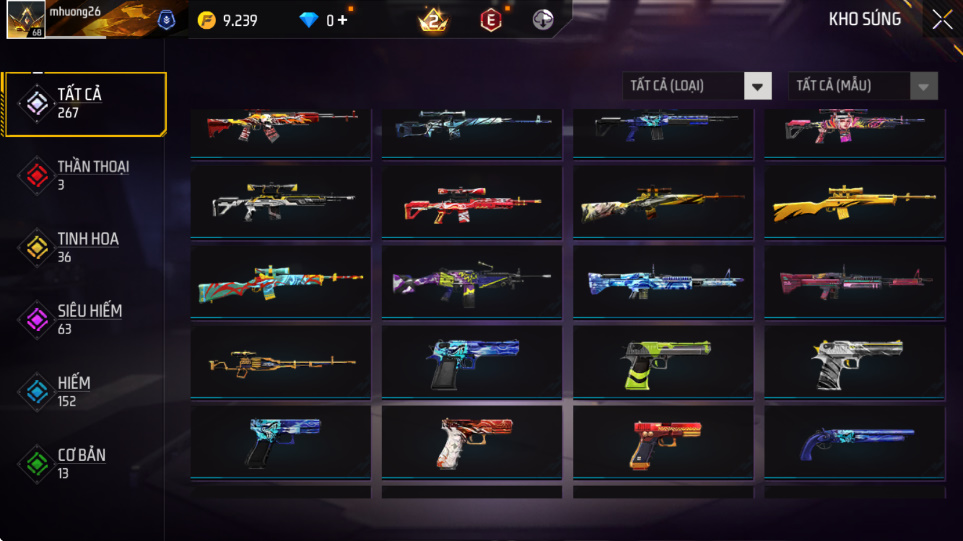
Task: Select the teal and red sniper skin
Action: pyautogui.click(x=280, y=281)
